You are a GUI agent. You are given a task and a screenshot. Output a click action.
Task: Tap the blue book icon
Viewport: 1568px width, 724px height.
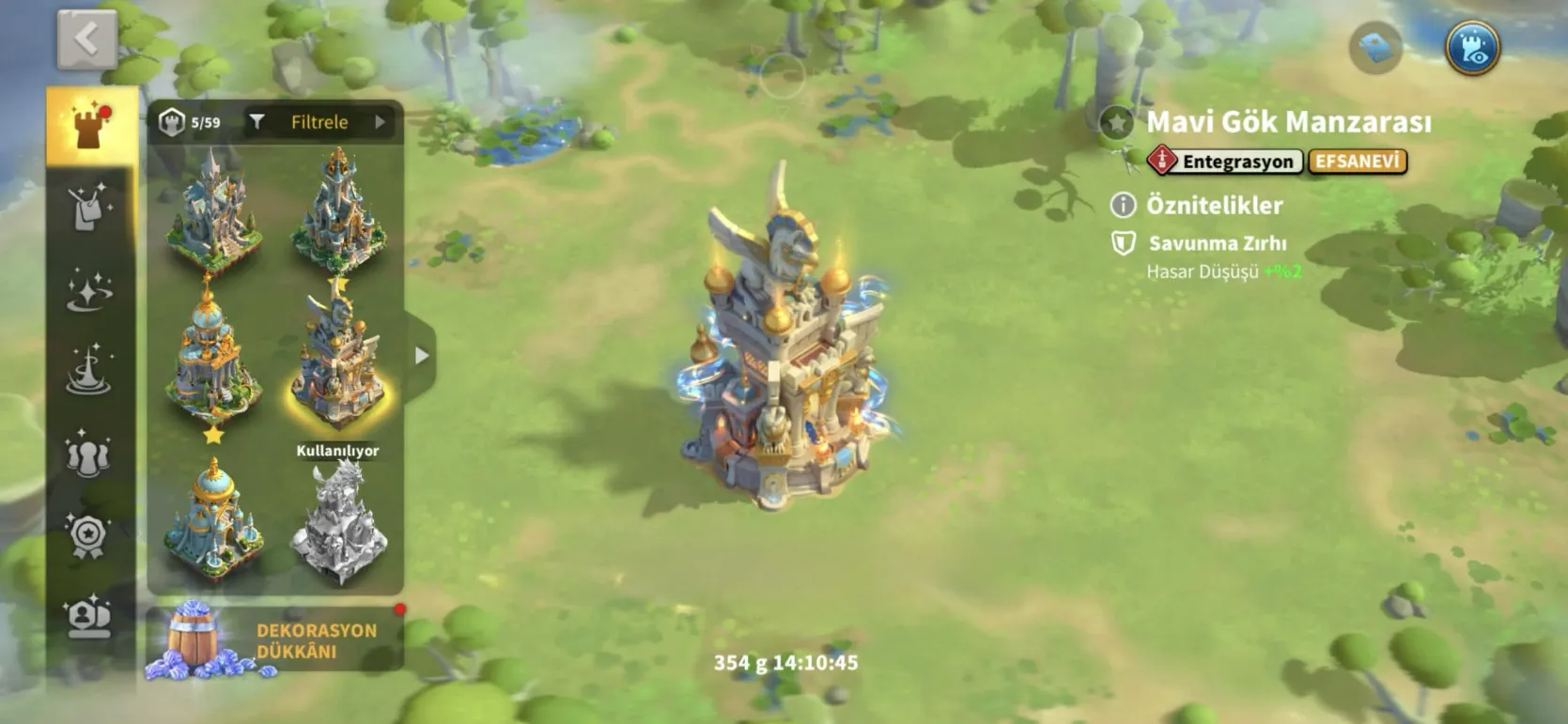1375,48
